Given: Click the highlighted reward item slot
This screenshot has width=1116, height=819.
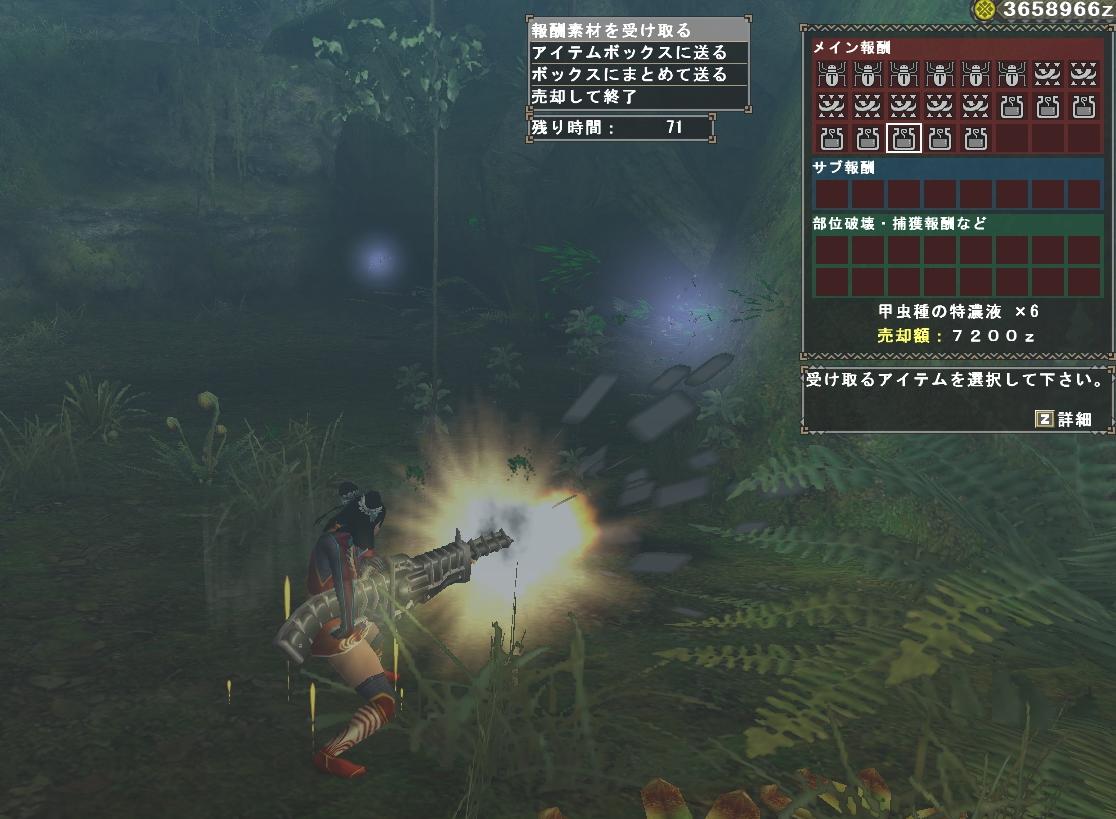Looking at the screenshot, I should click(904, 138).
